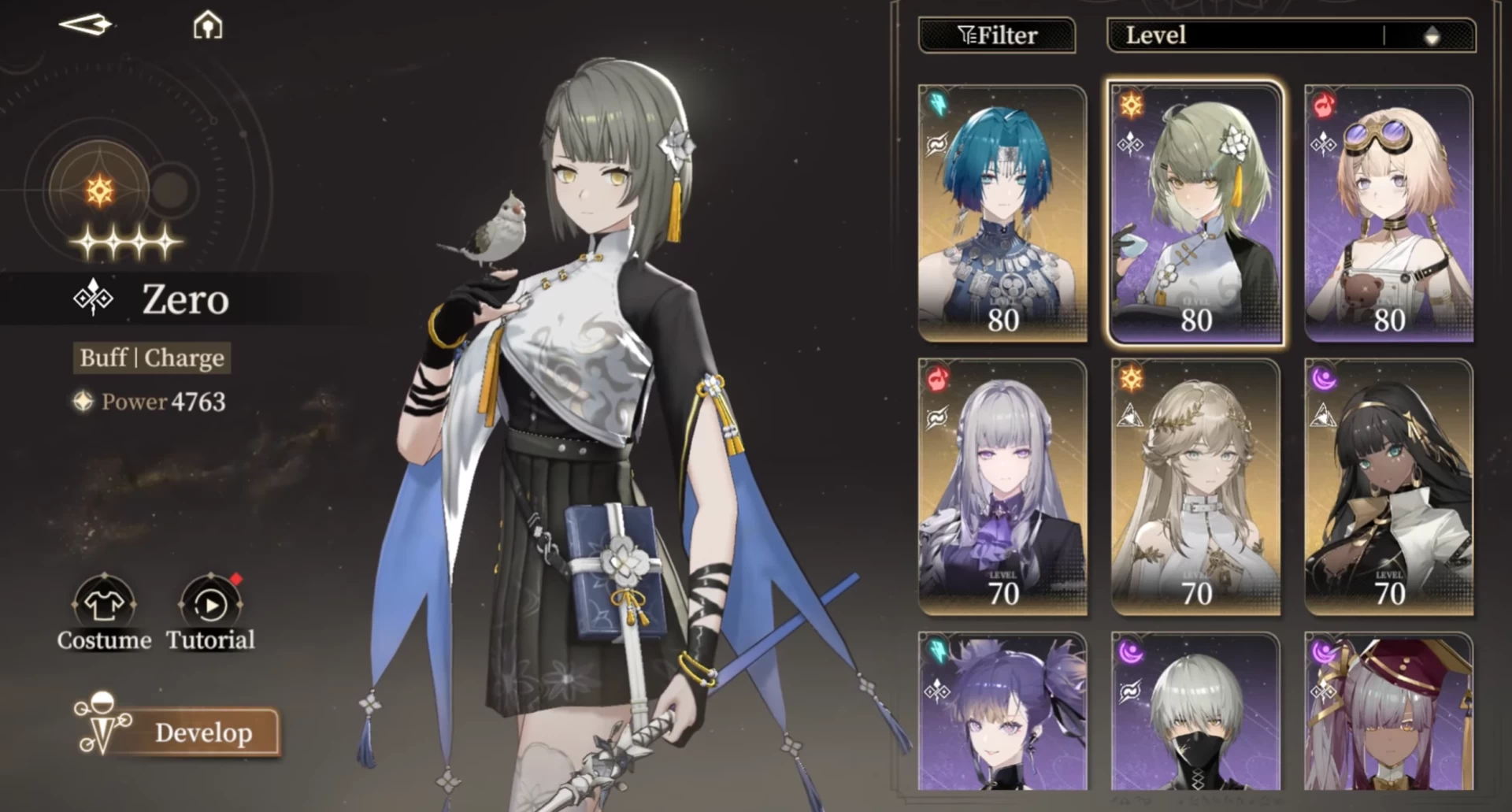
Task: Select the blue-haired level 80 character card
Action: (x=1002, y=213)
